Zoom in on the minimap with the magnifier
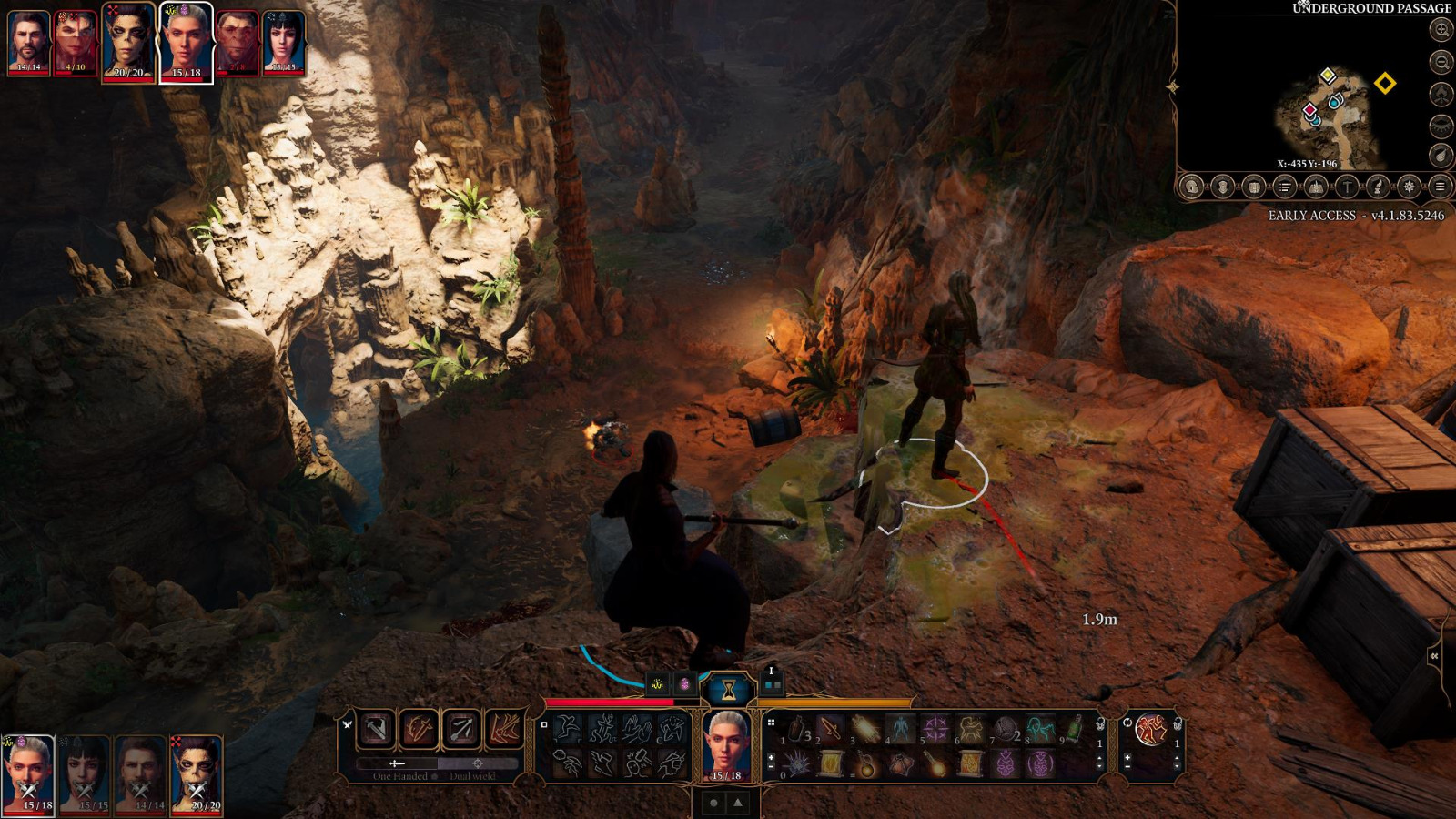This screenshot has height=819, width=1456. [1441, 30]
